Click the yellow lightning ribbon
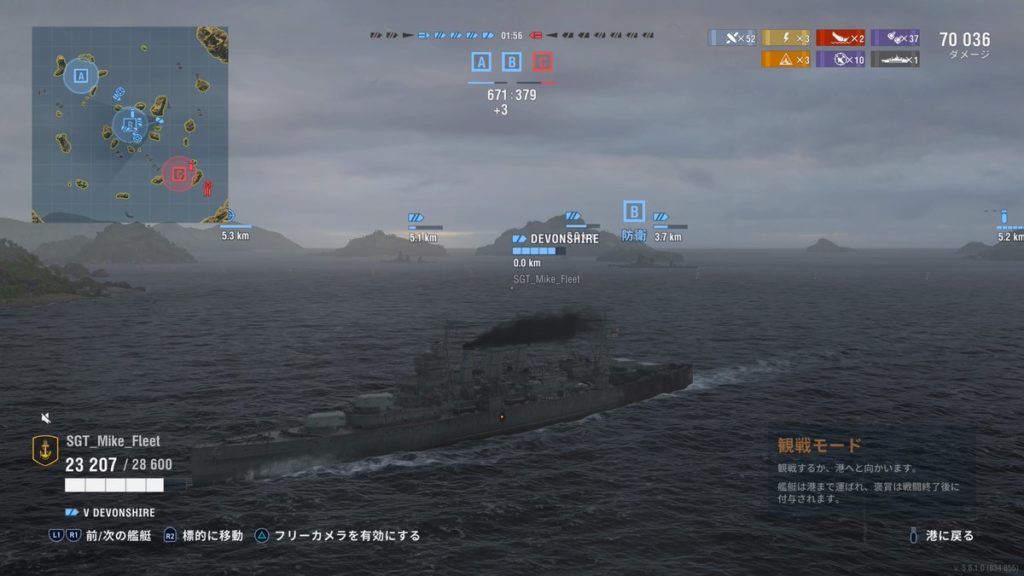The image size is (1024, 576). [x=787, y=38]
